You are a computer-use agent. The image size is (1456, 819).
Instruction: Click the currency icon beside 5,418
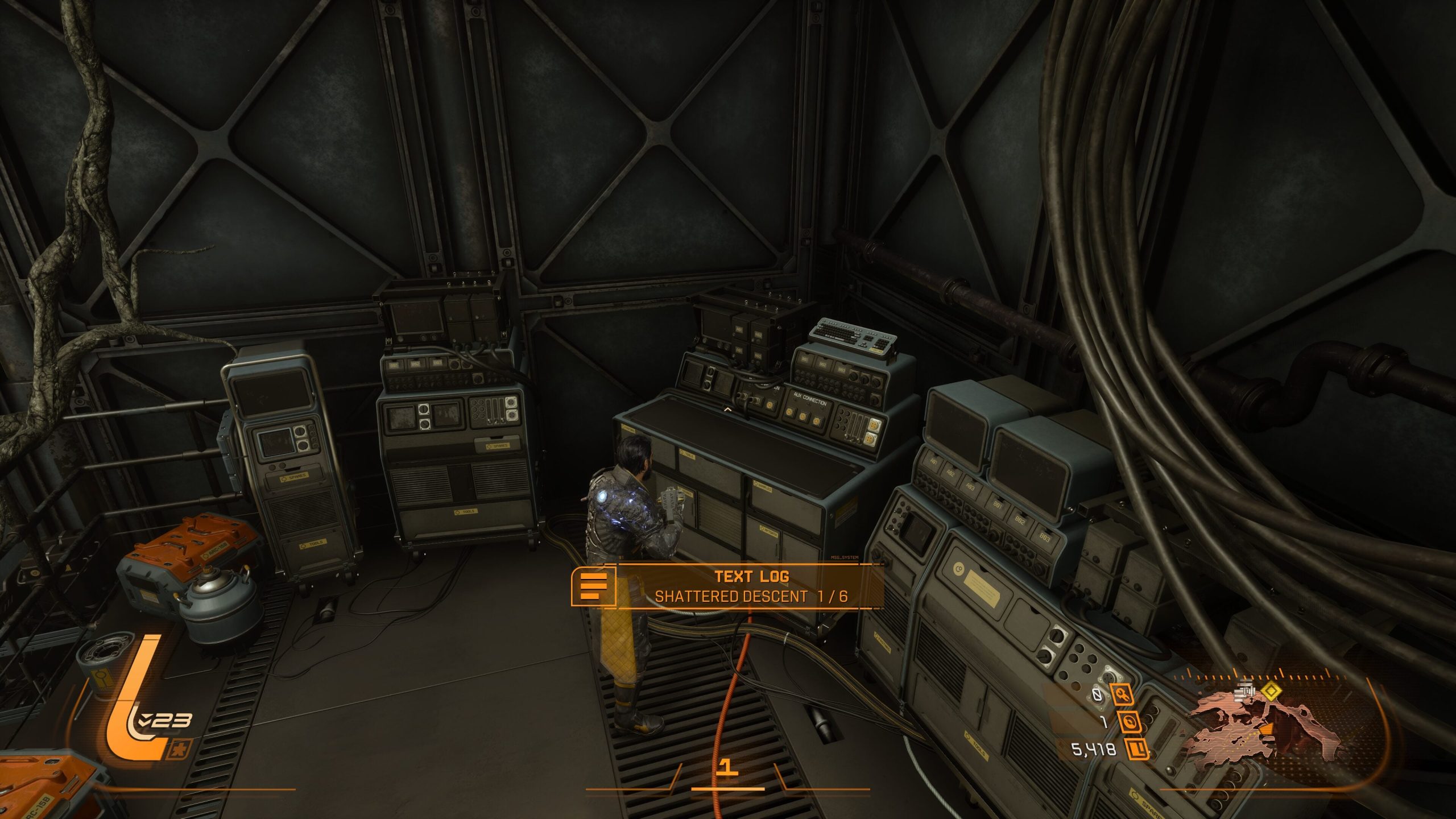(1135, 750)
